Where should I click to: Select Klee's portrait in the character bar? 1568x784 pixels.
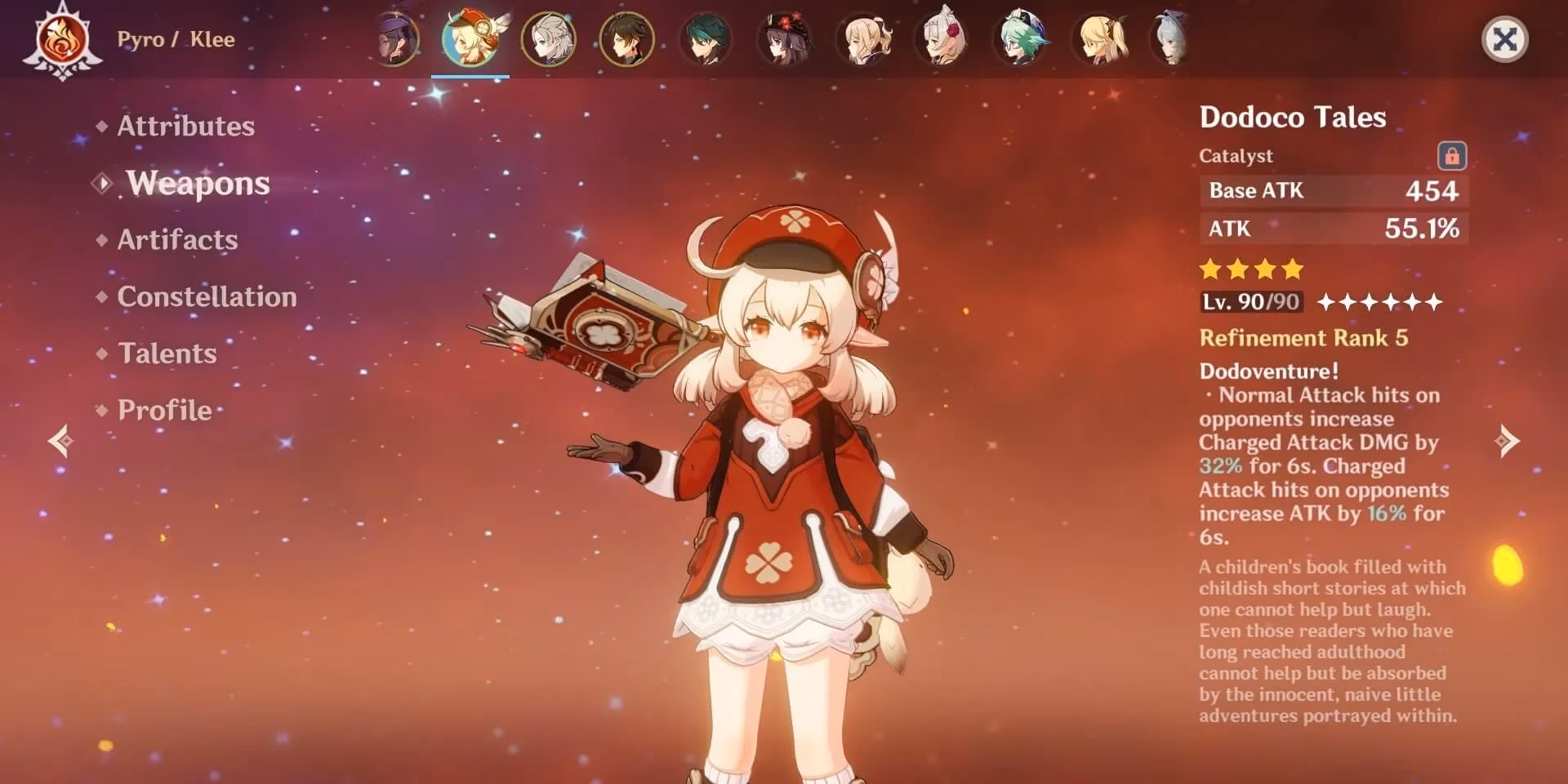pyautogui.click(x=470, y=39)
